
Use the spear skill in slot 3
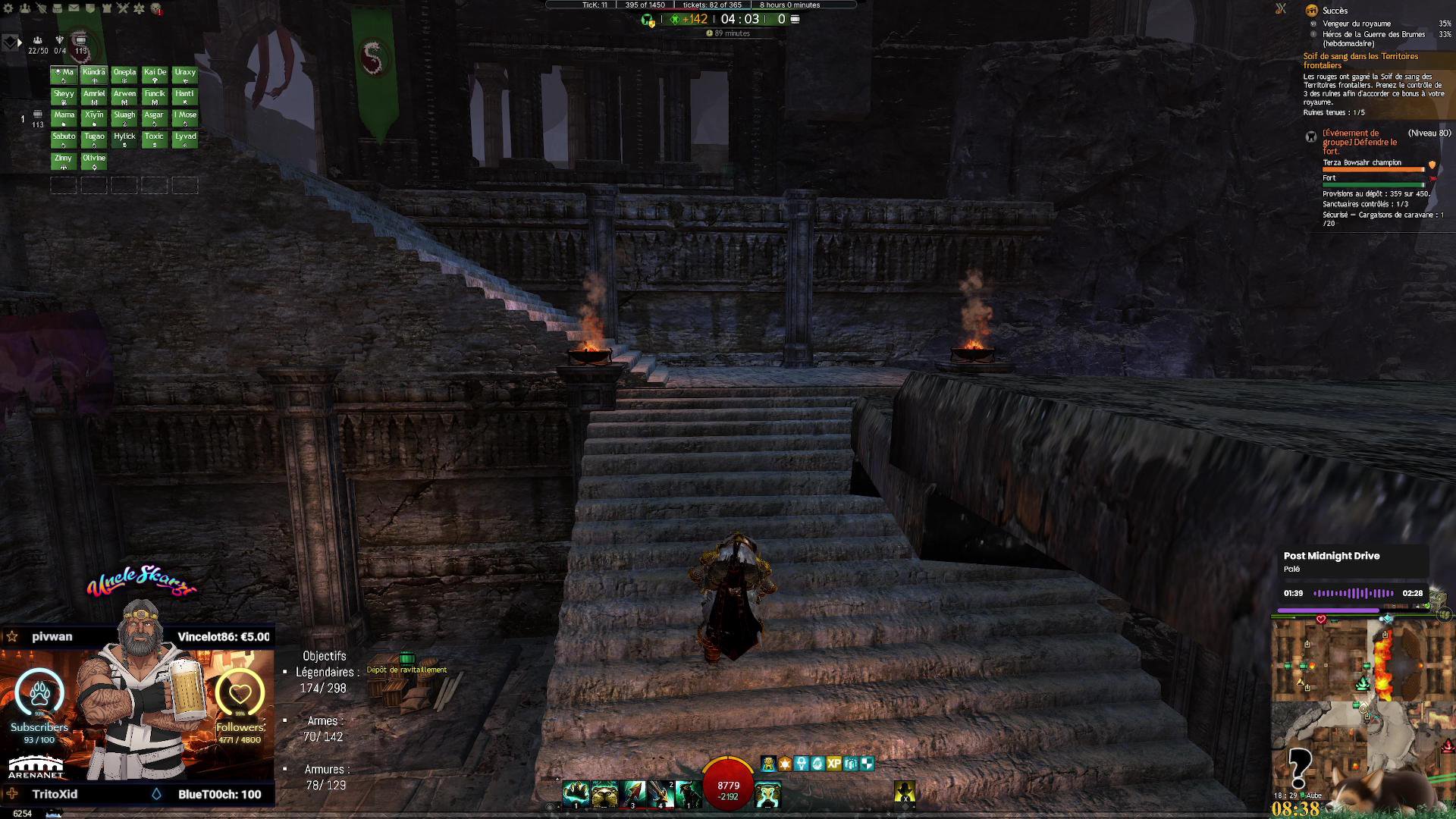[x=633, y=793]
